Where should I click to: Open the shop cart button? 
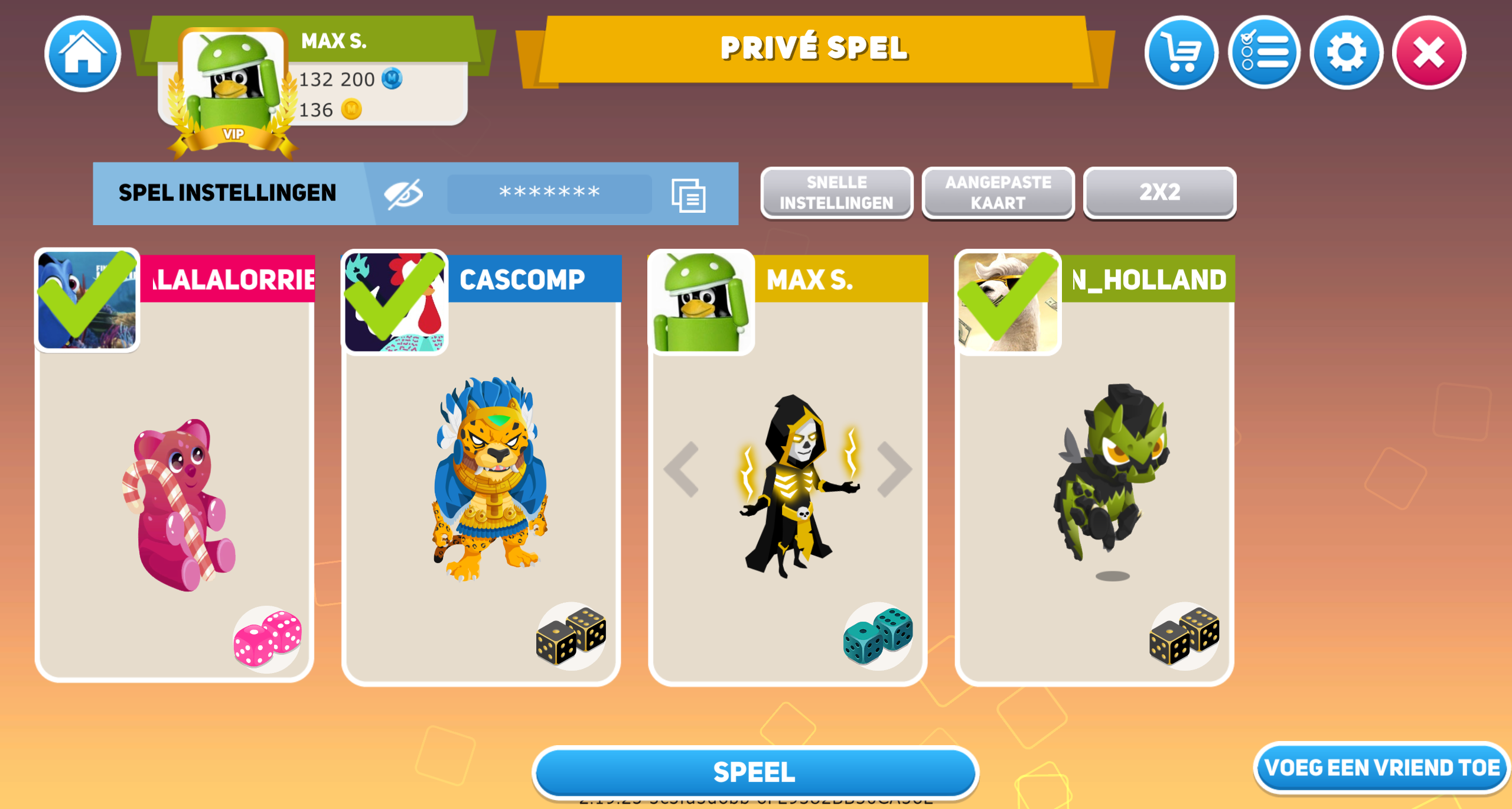[x=1181, y=53]
